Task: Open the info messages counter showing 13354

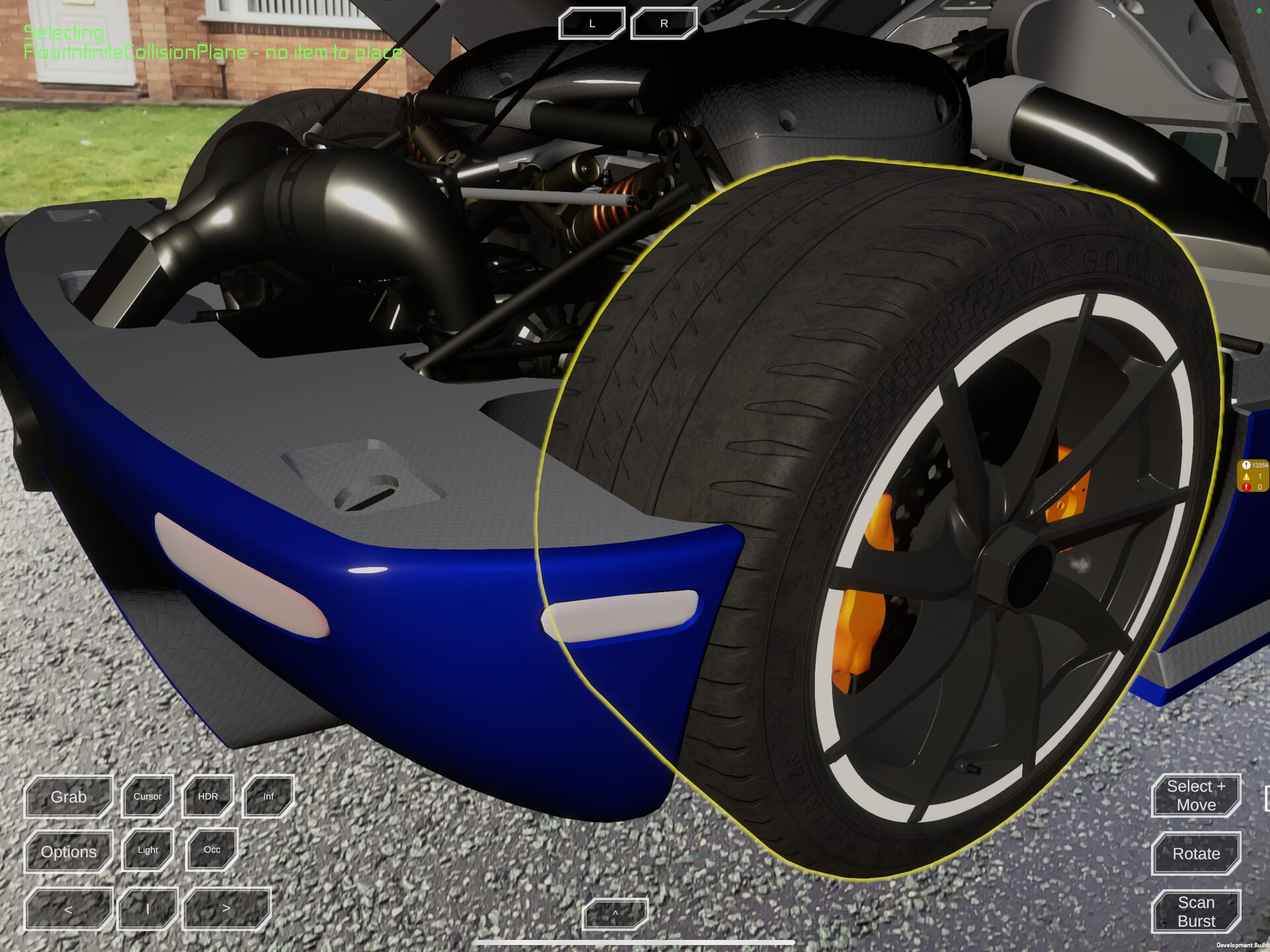Action: pos(1252,465)
